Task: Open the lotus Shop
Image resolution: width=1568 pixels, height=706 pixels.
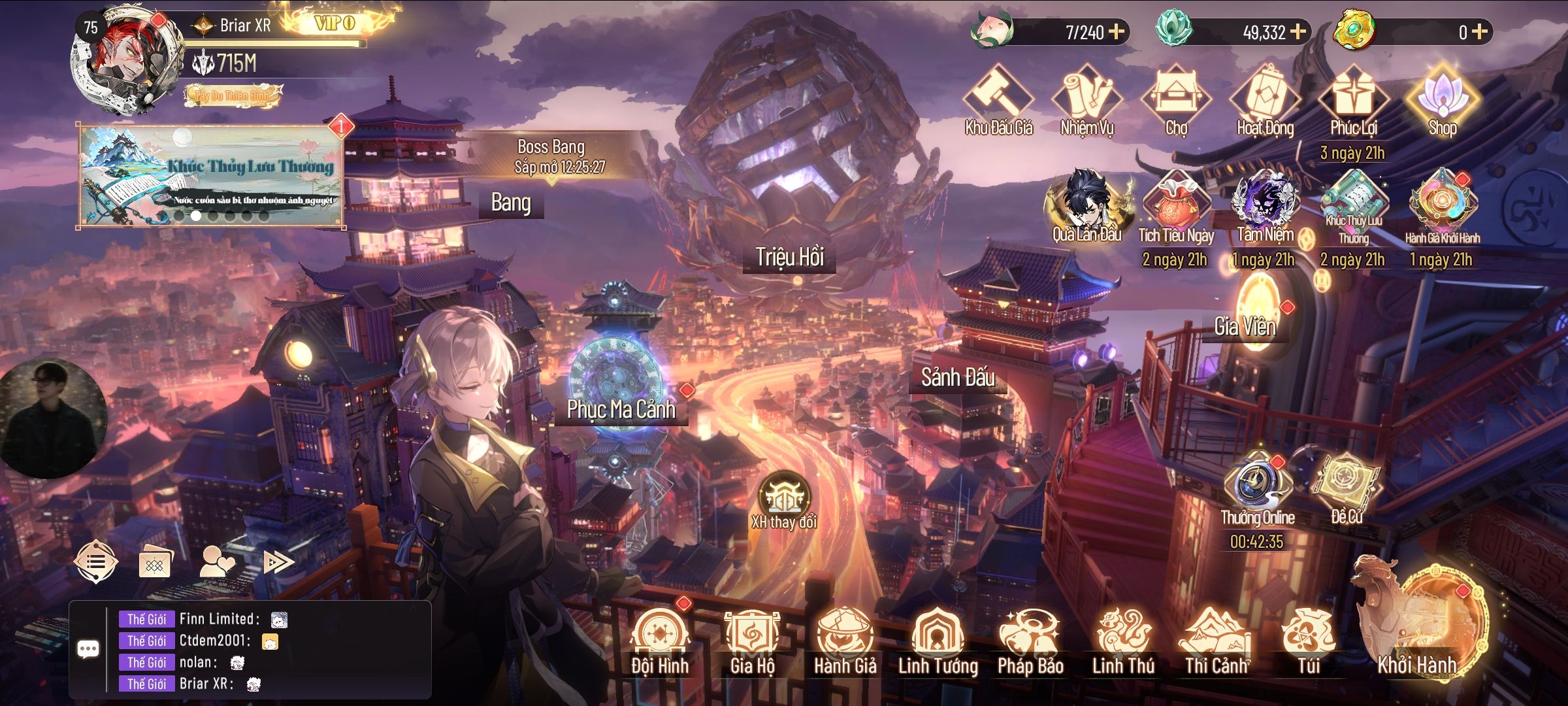Action: point(1442,98)
